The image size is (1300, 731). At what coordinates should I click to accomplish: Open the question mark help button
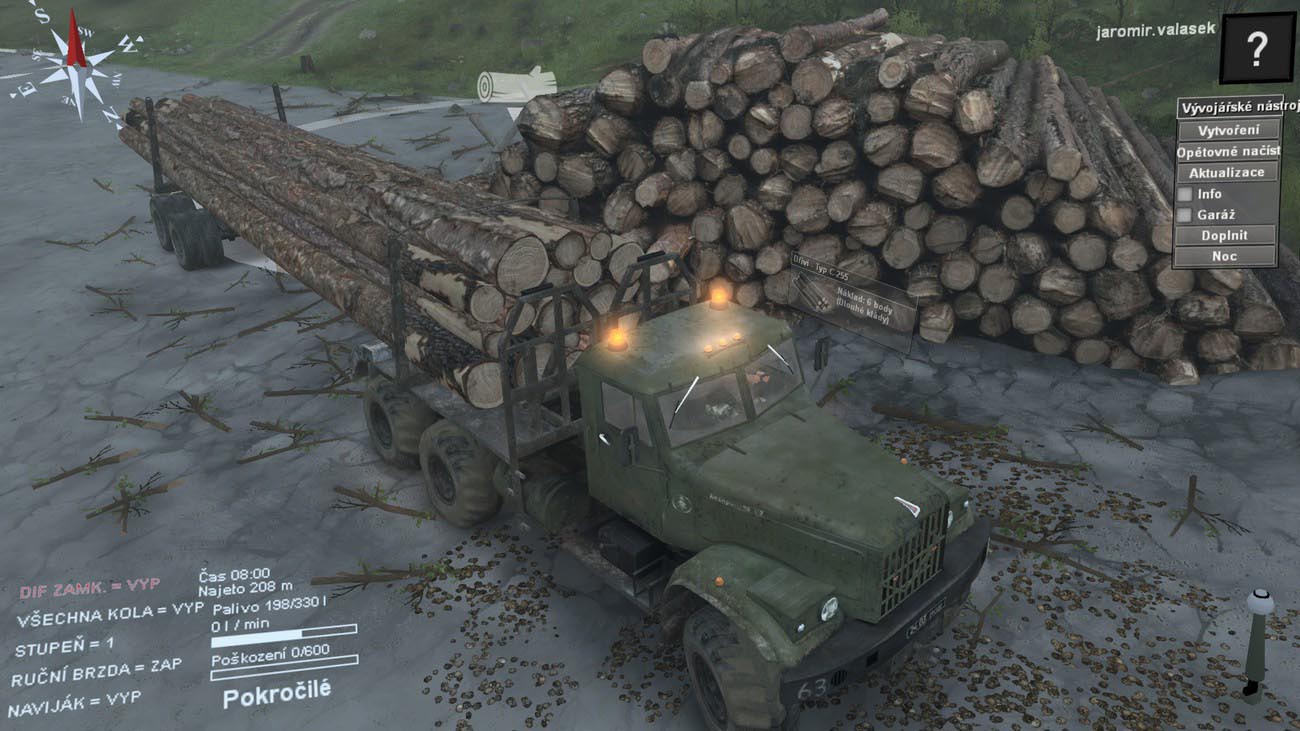1257,47
